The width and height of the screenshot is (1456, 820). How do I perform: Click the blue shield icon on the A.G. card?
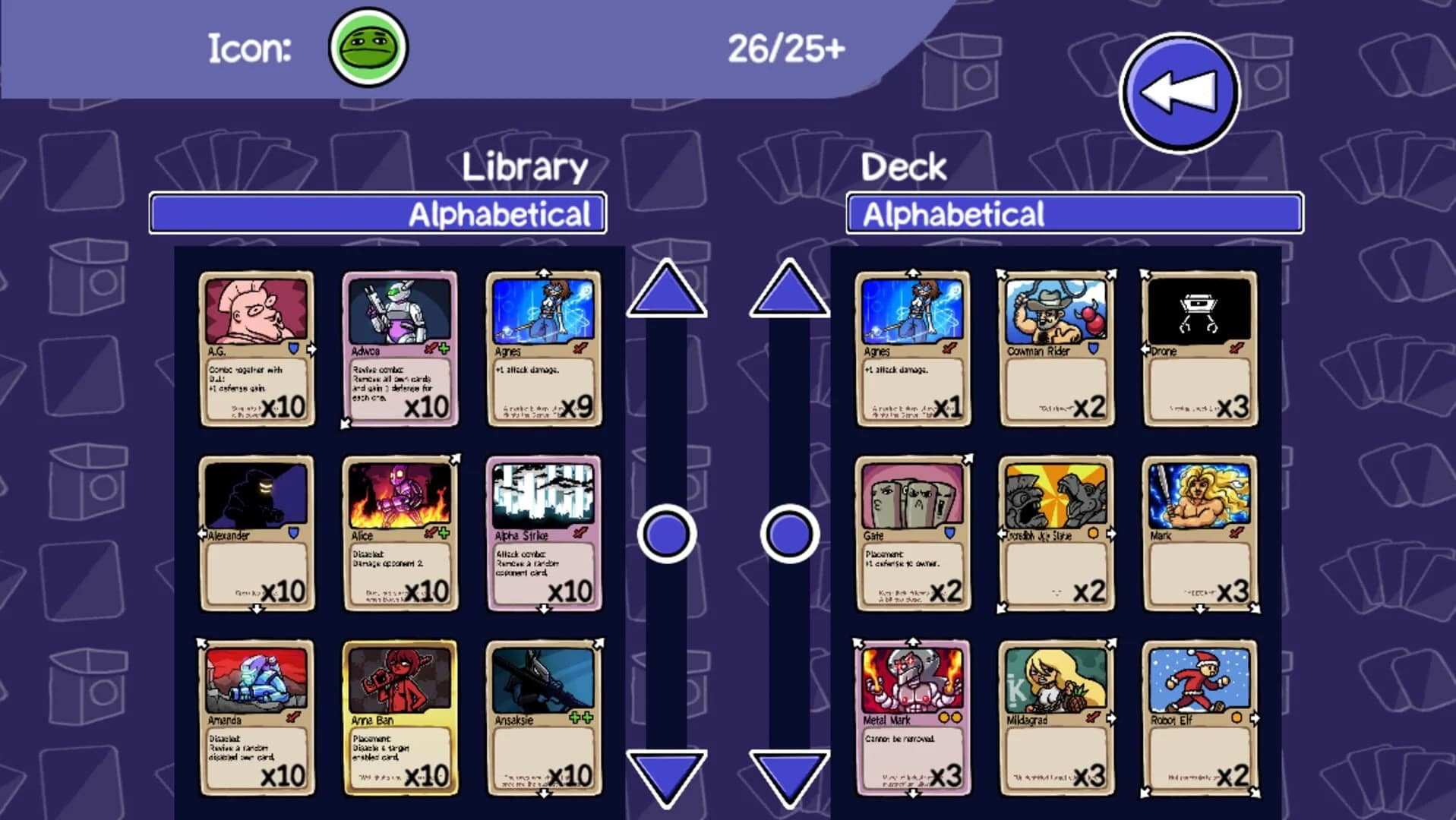coord(292,348)
